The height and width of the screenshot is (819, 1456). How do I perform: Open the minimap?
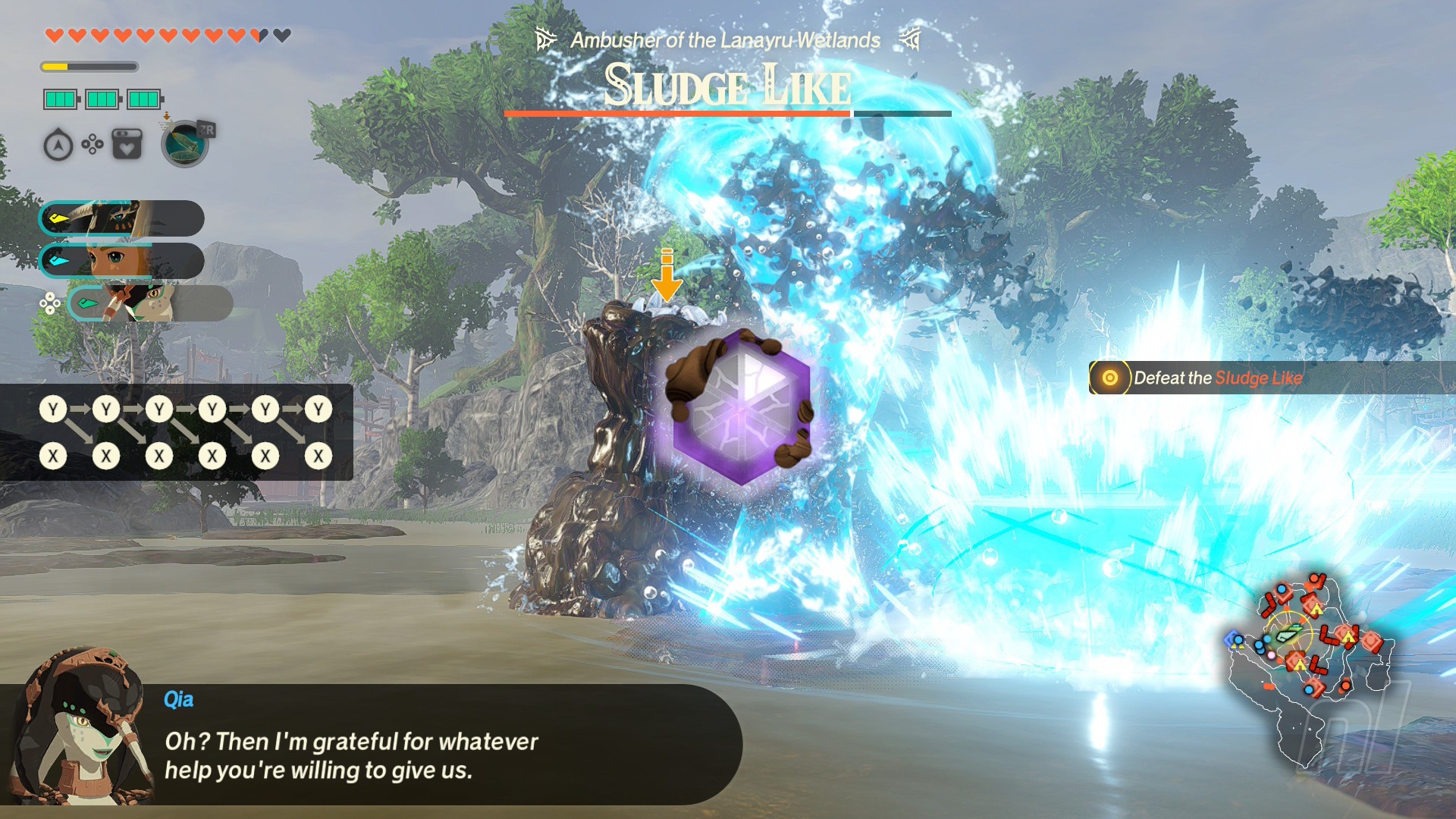tap(1308, 661)
